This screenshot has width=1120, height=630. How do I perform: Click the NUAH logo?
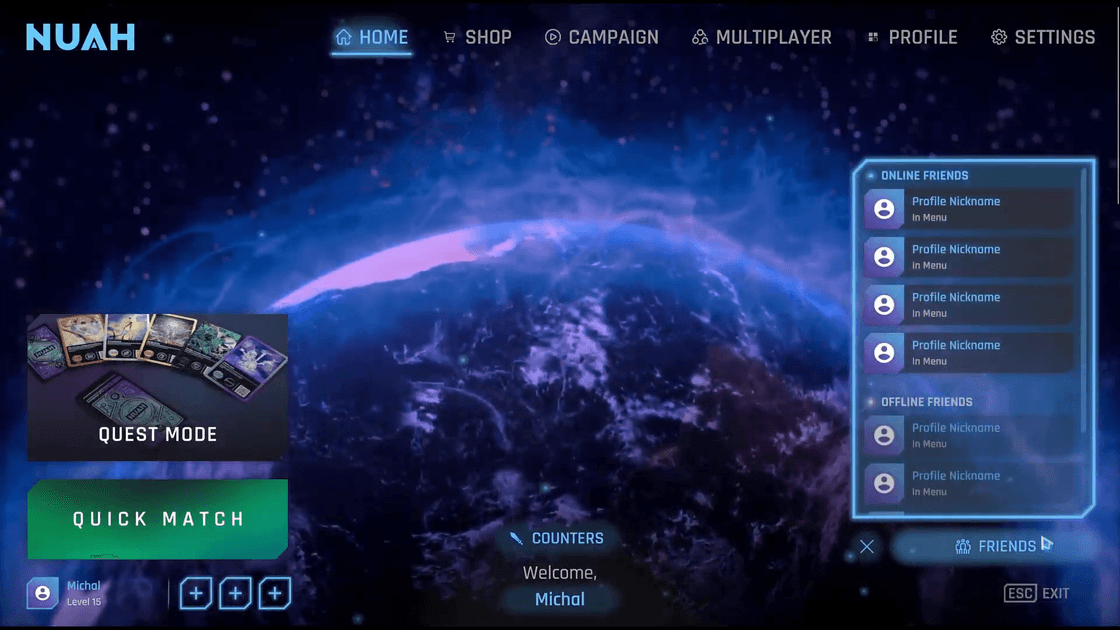(x=80, y=38)
